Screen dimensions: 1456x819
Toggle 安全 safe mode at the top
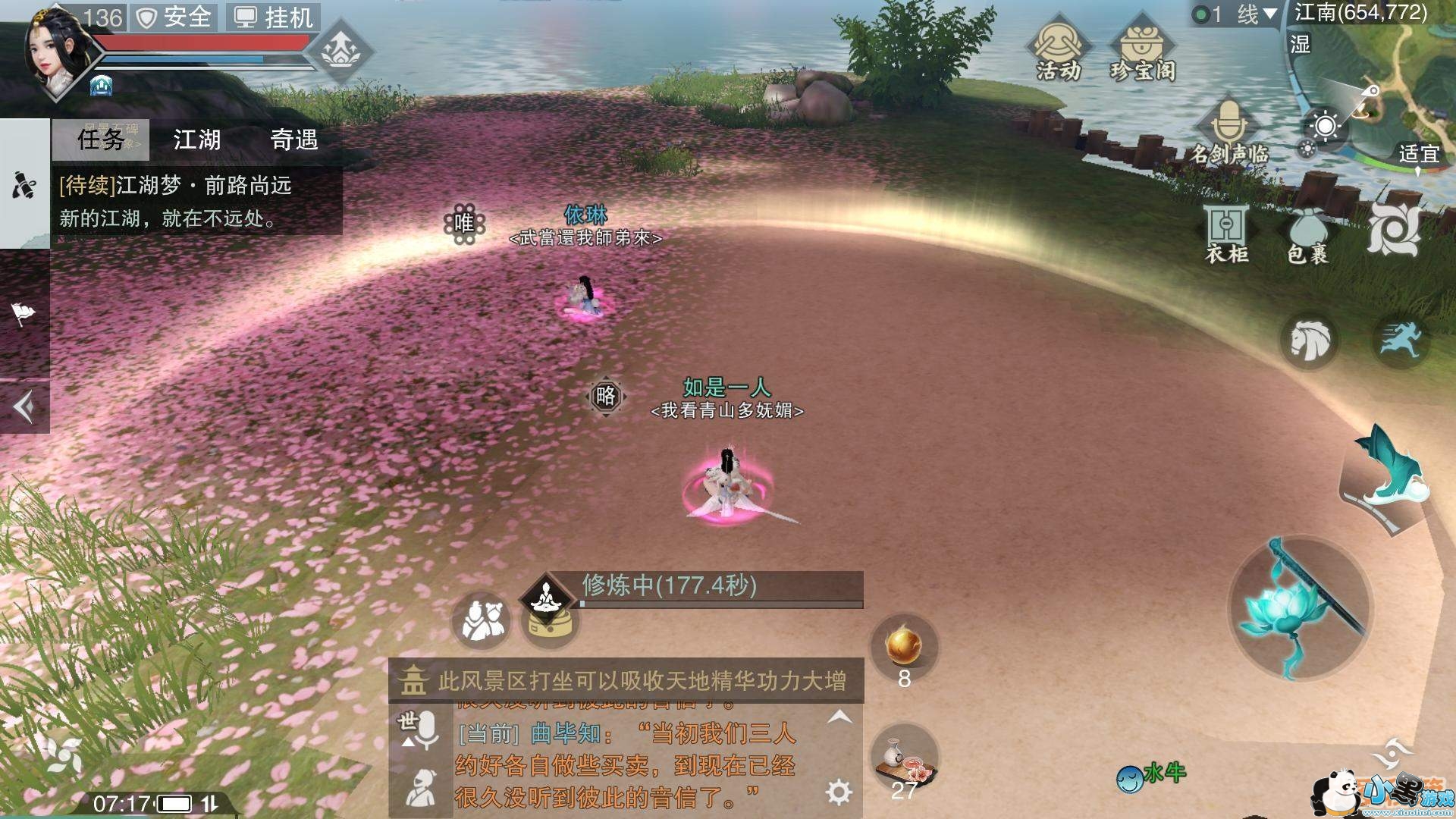click(x=176, y=18)
